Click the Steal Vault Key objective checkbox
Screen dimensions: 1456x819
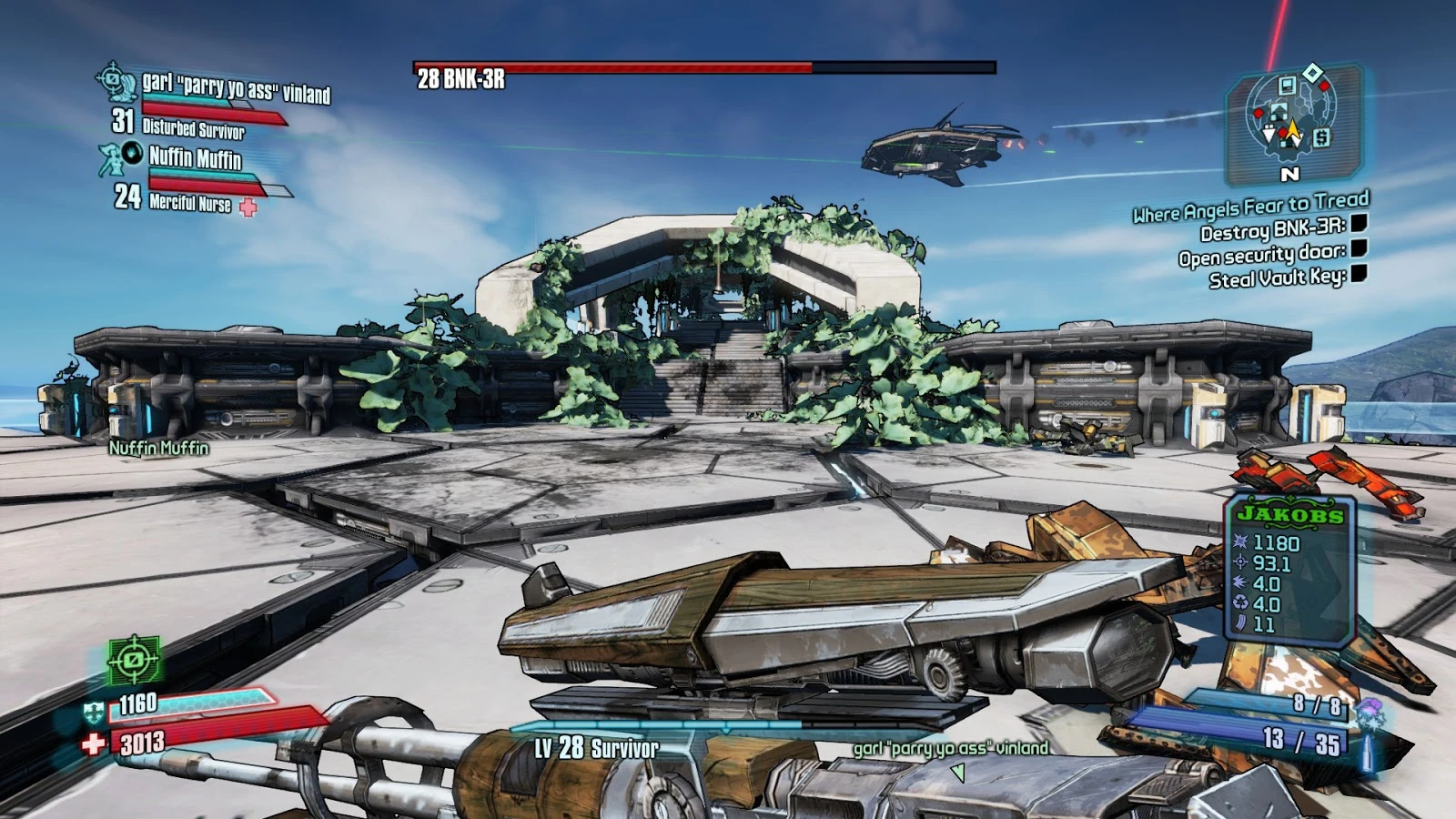[x=1359, y=273]
